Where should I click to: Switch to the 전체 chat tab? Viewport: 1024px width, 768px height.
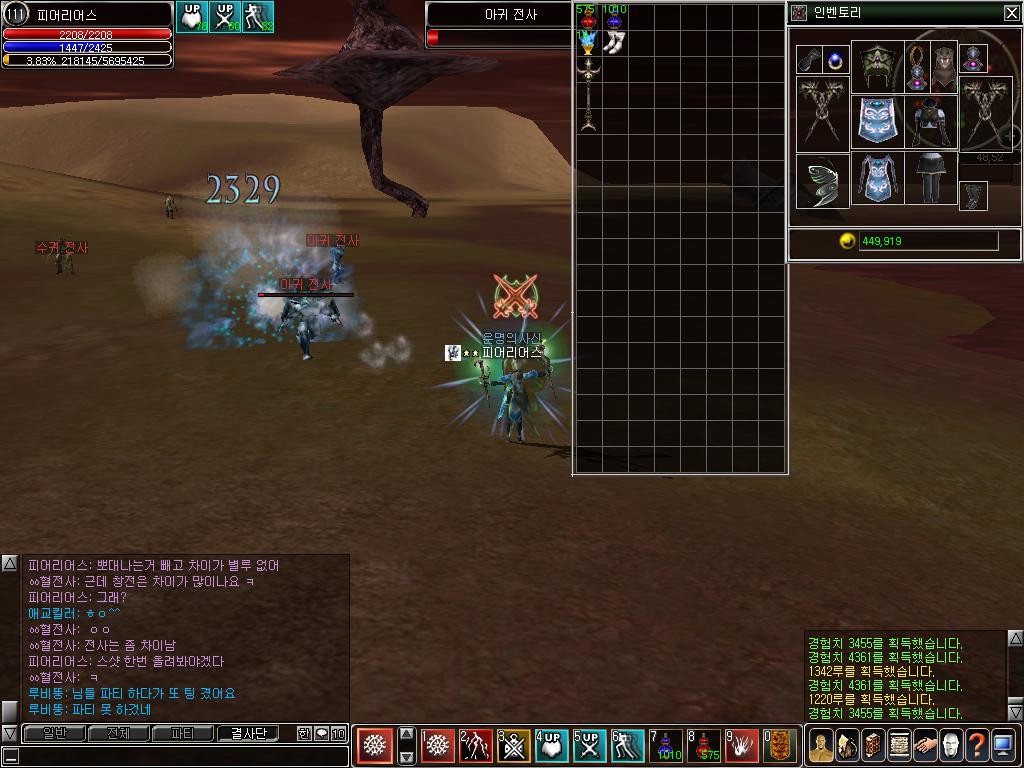point(118,734)
